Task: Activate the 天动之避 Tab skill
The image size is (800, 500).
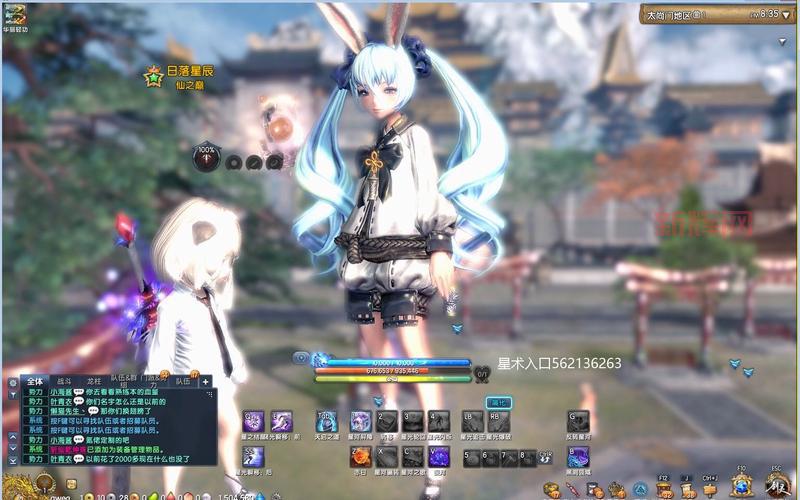Action: pos(326,422)
